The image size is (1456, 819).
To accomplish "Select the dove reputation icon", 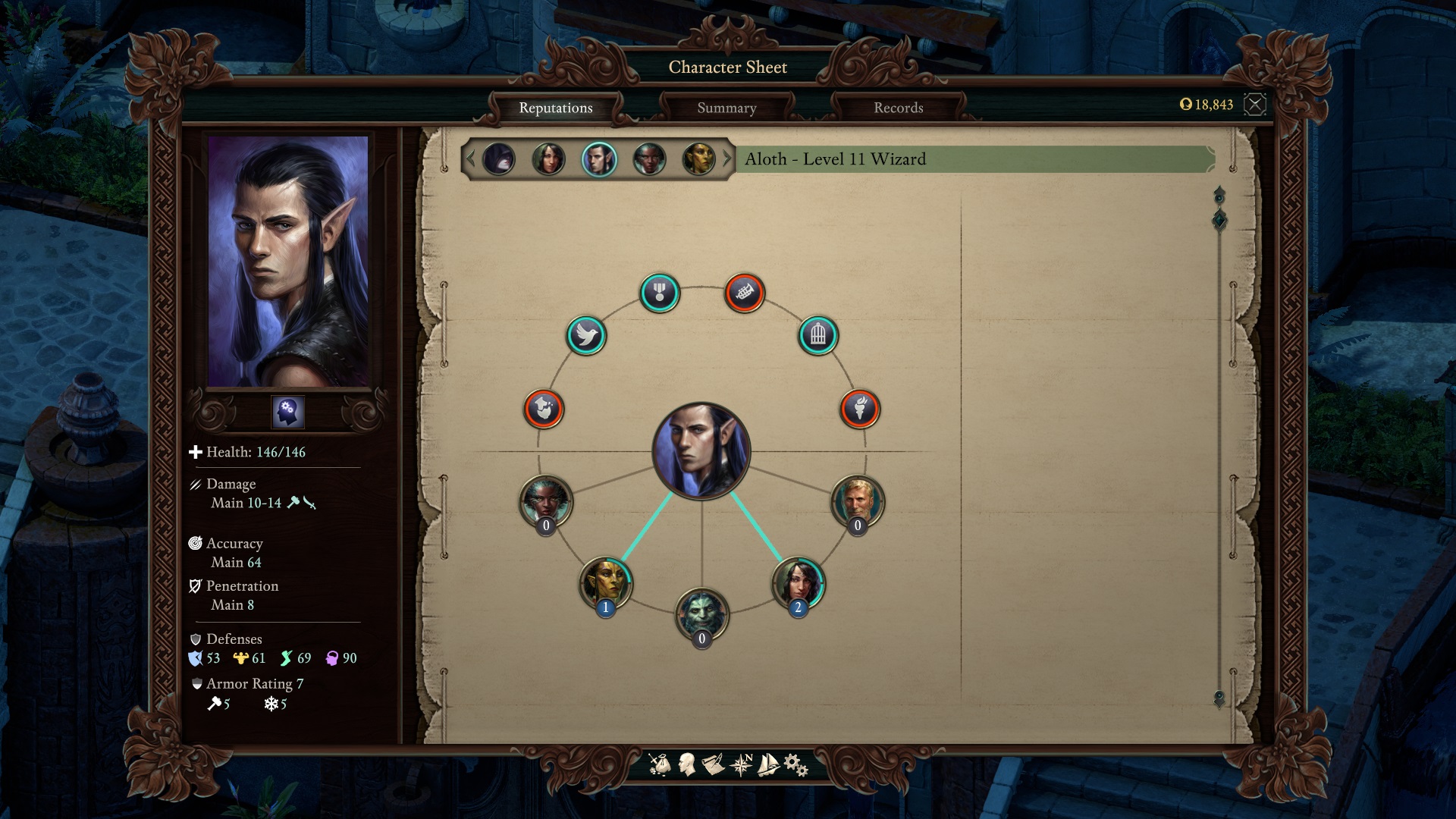I will 586,336.
